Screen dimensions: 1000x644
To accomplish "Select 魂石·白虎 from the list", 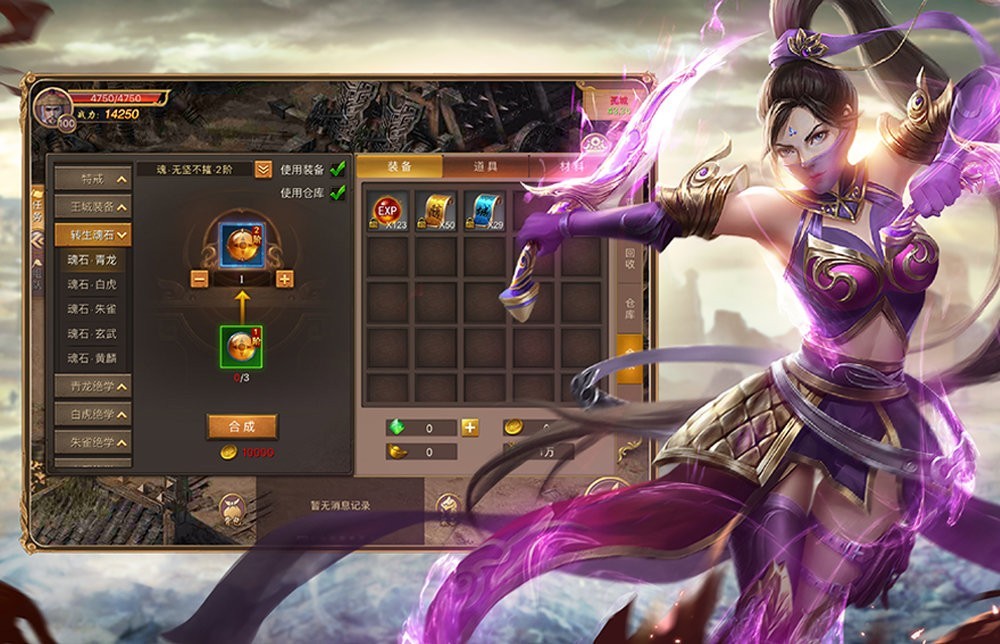I will point(92,285).
